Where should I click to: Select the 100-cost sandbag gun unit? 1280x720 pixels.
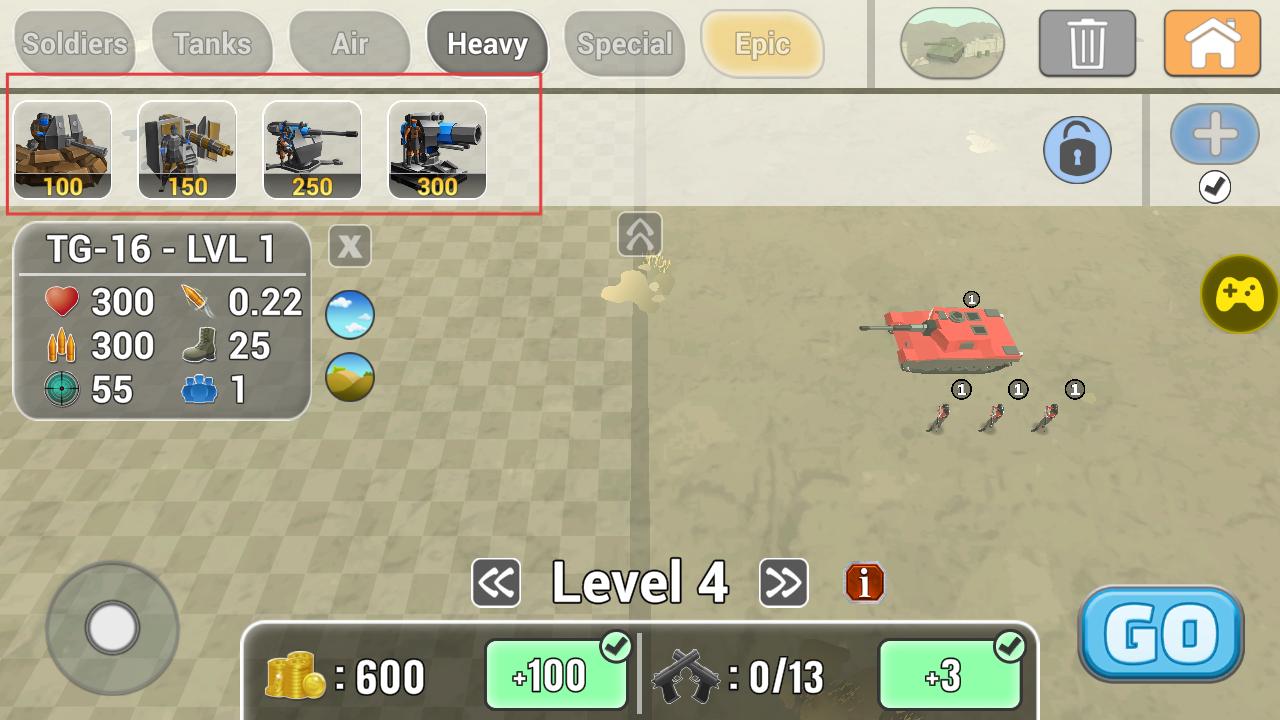(62, 150)
